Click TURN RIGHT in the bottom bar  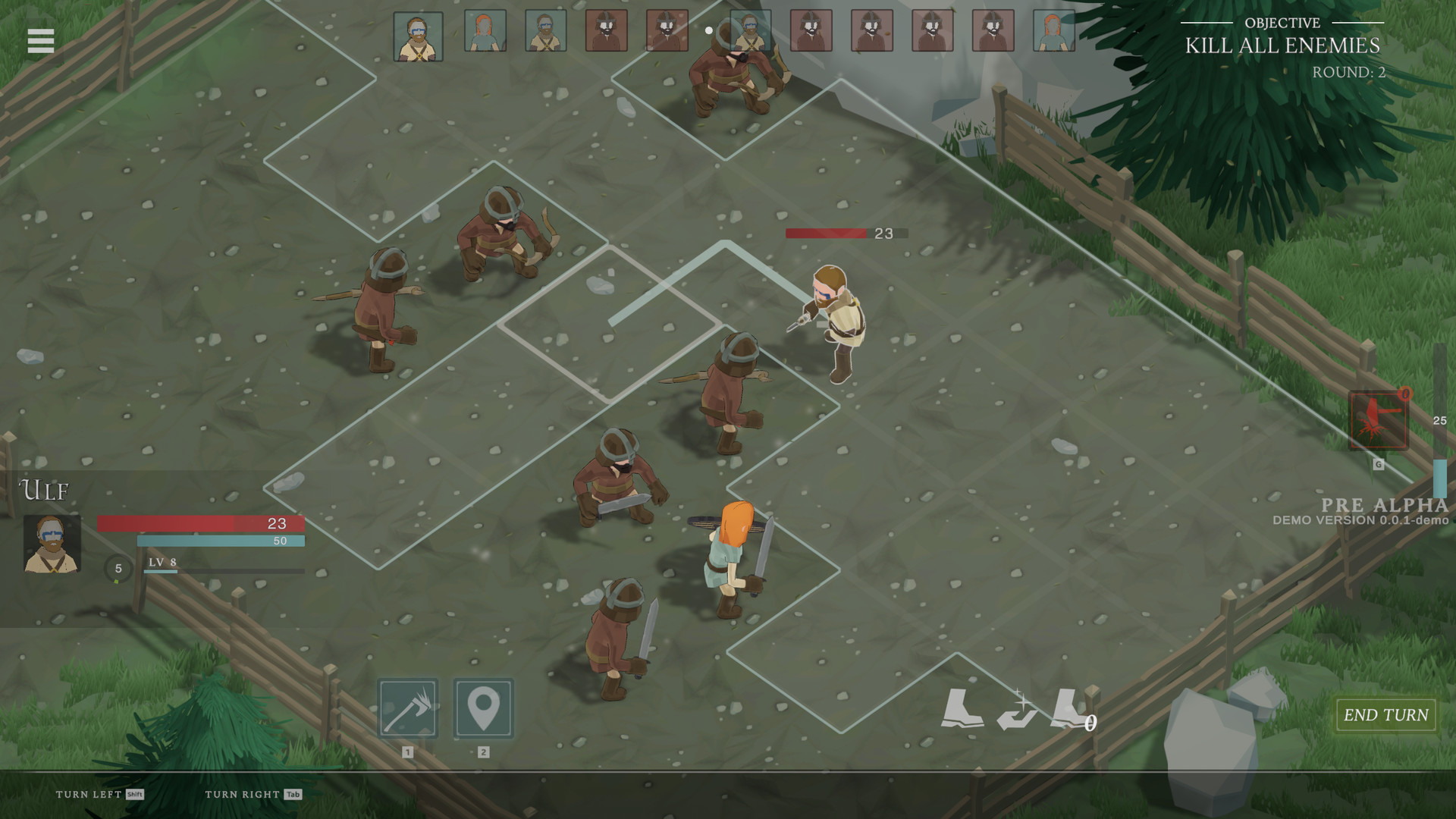coord(239,795)
